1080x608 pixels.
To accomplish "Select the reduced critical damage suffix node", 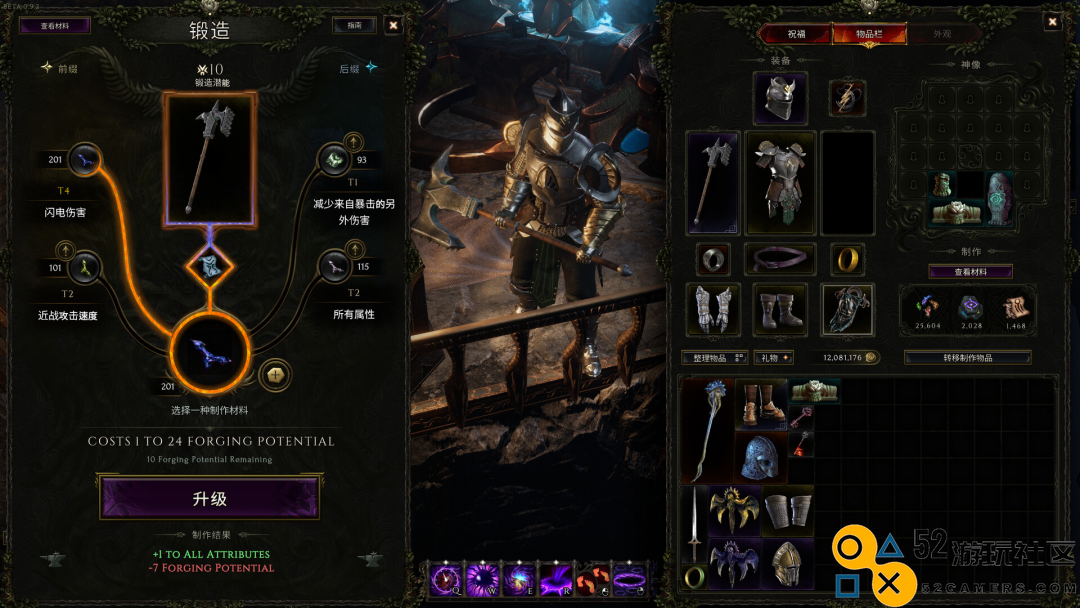I will [332, 160].
